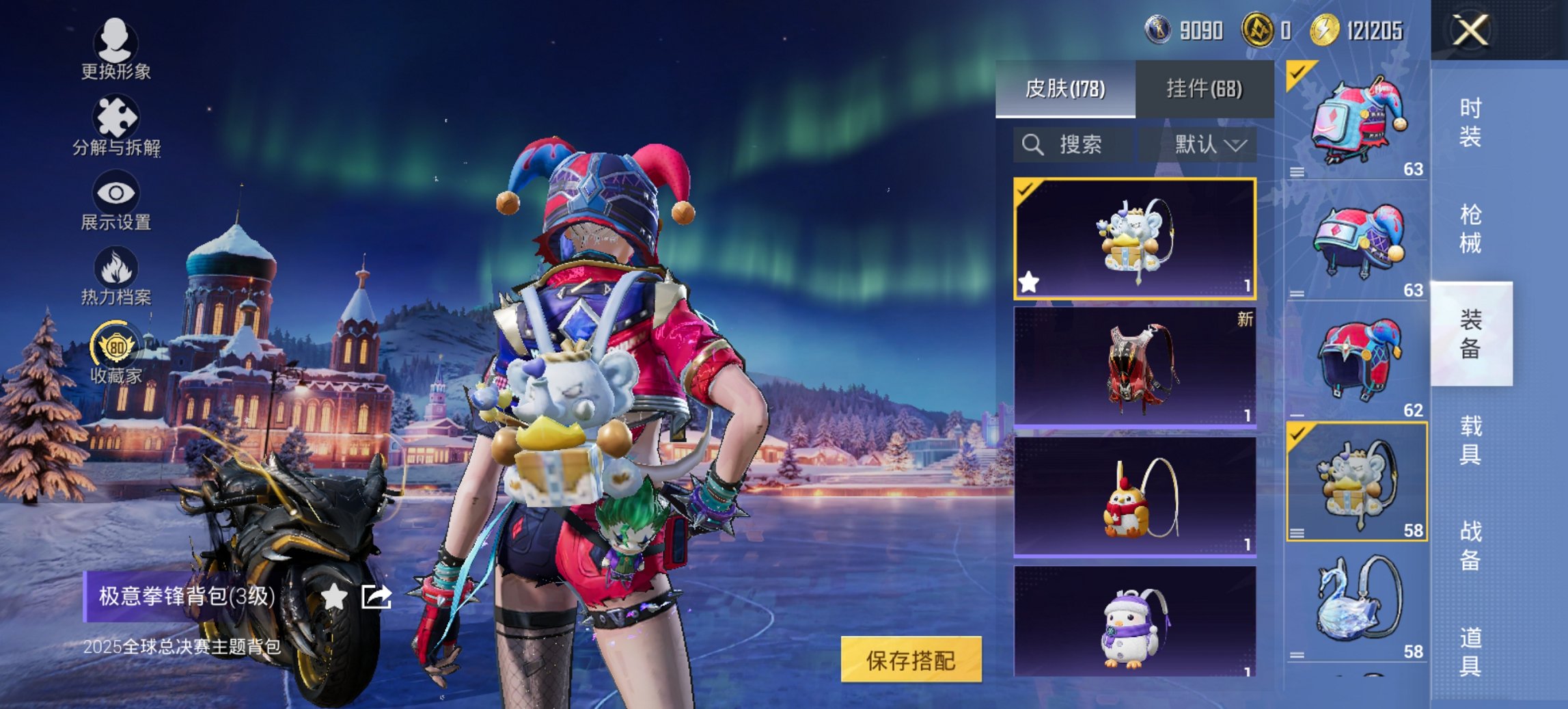
Task: Open the 分解与拆解 dismantle feature
Action: coord(116,126)
